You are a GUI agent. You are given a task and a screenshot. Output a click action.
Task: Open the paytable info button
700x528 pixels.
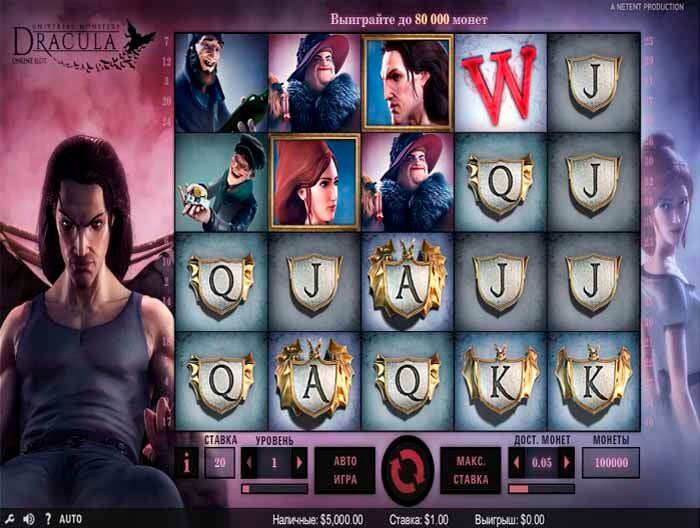pos(186,464)
